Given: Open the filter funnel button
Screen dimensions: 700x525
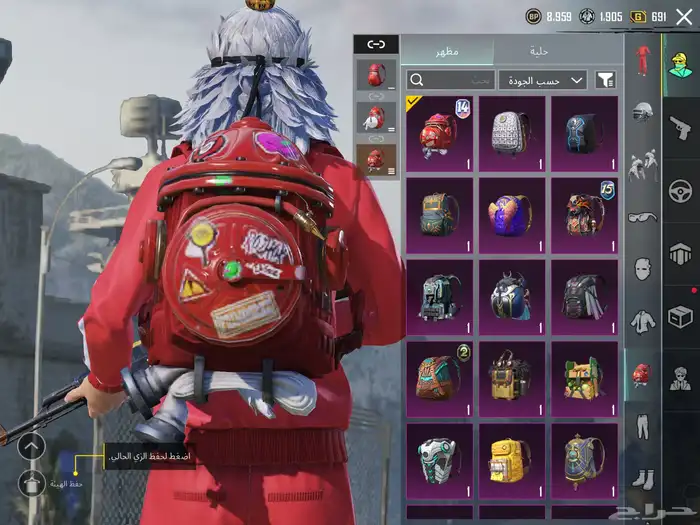Looking at the screenshot, I should 606,80.
